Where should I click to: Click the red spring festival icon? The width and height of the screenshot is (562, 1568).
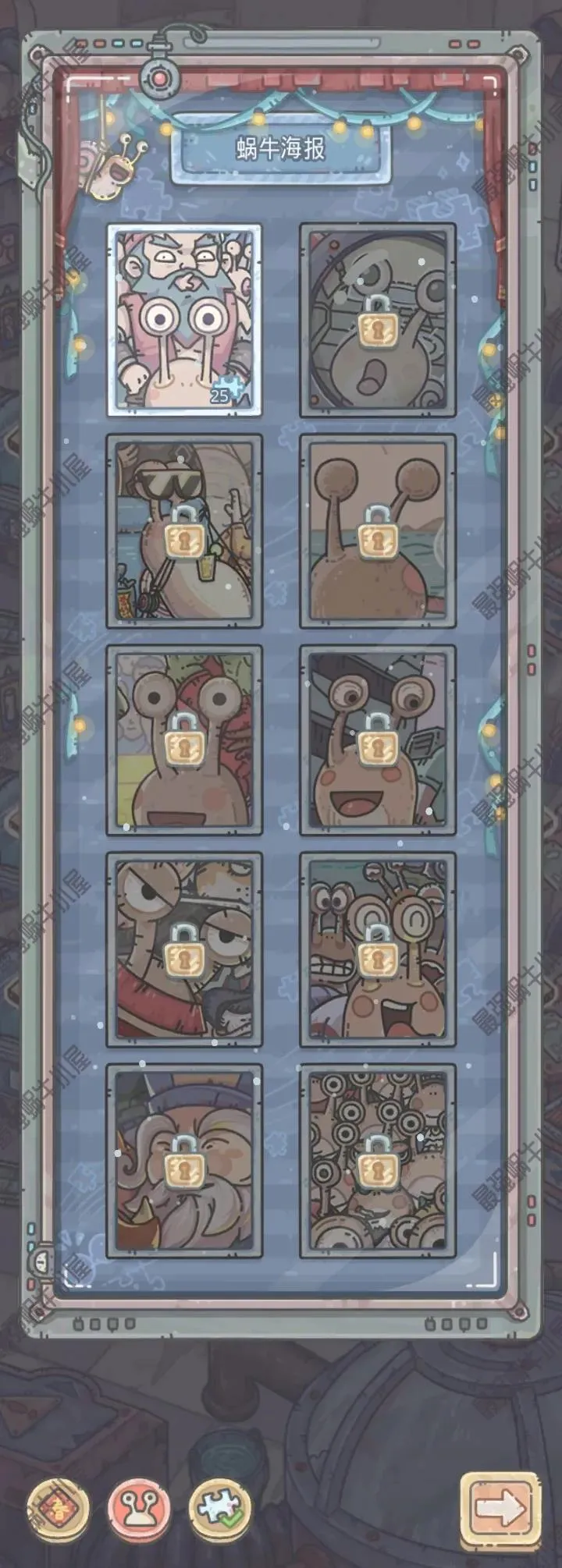tap(58, 1508)
